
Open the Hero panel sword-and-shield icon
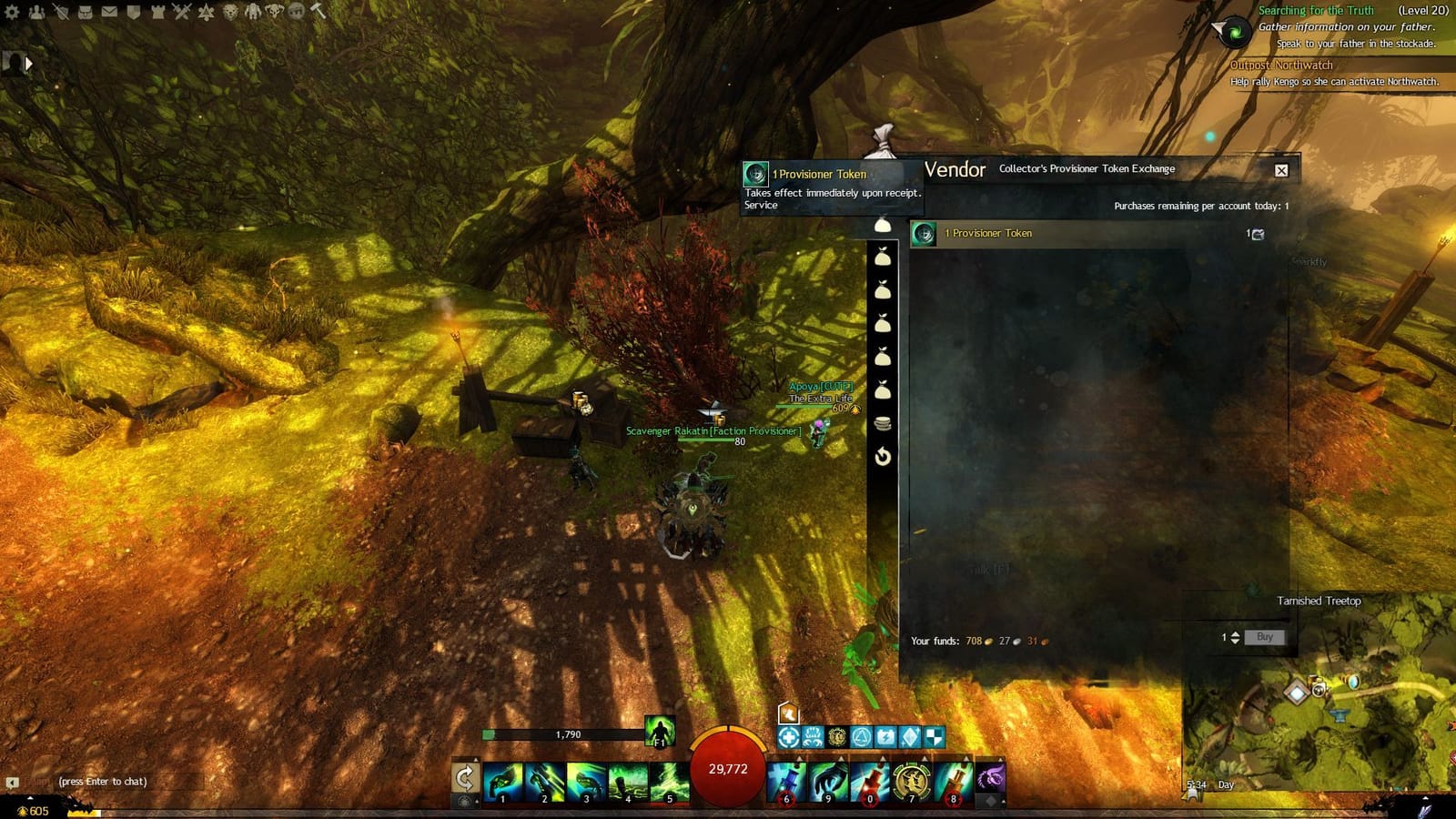click(x=60, y=13)
